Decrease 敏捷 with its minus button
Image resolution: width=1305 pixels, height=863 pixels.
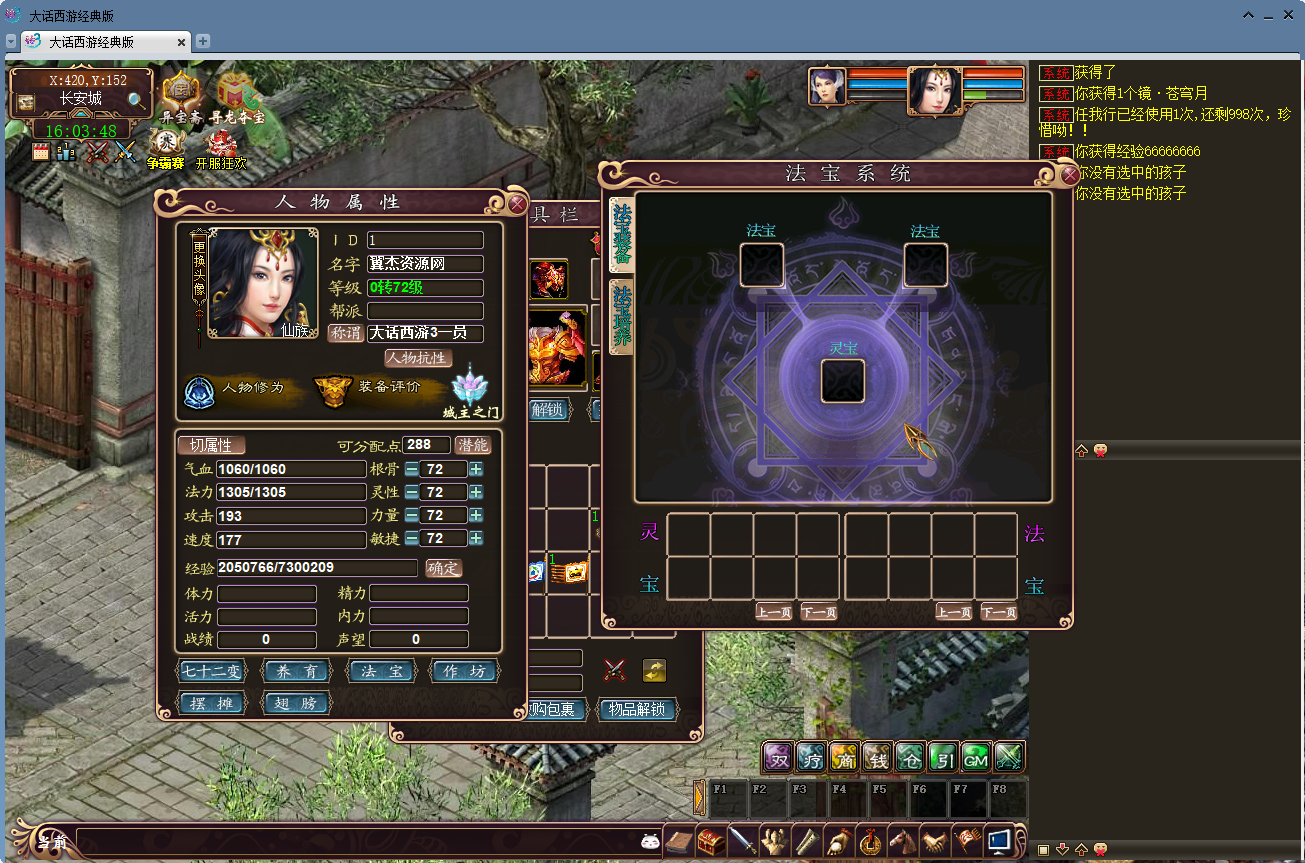click(x=412, y=538)
